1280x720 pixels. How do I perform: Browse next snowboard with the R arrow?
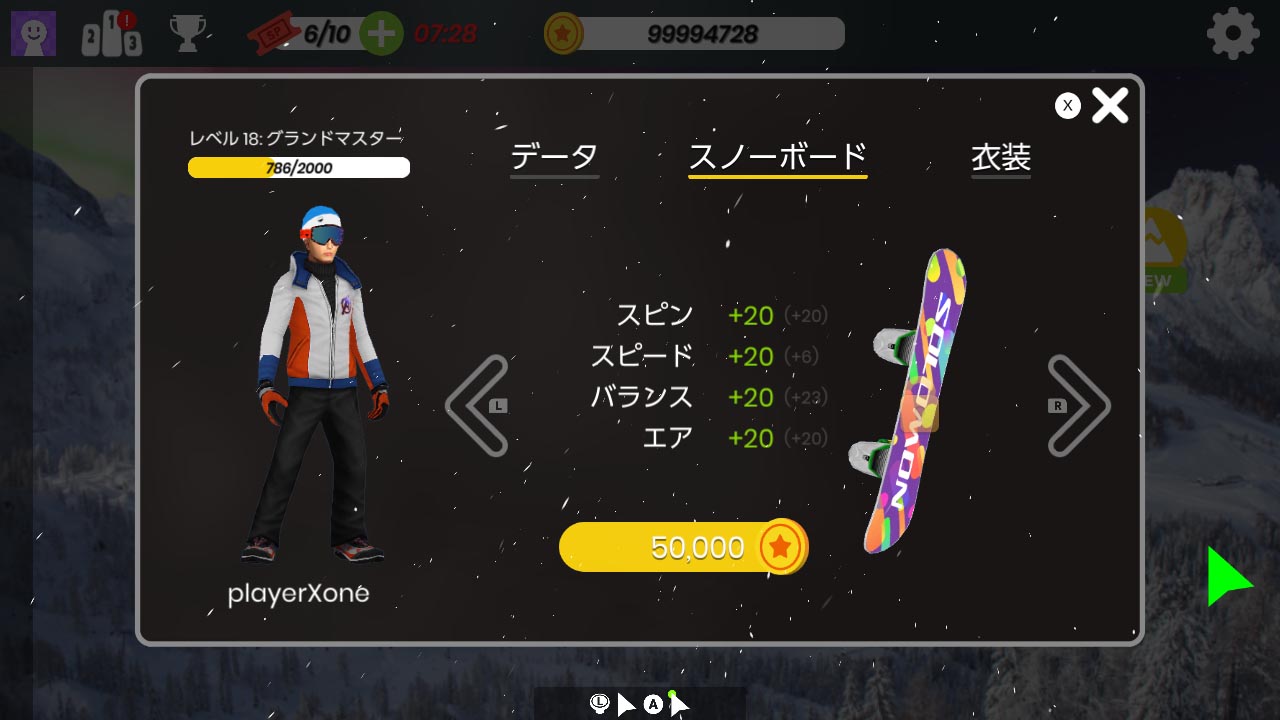[1078, 404]
